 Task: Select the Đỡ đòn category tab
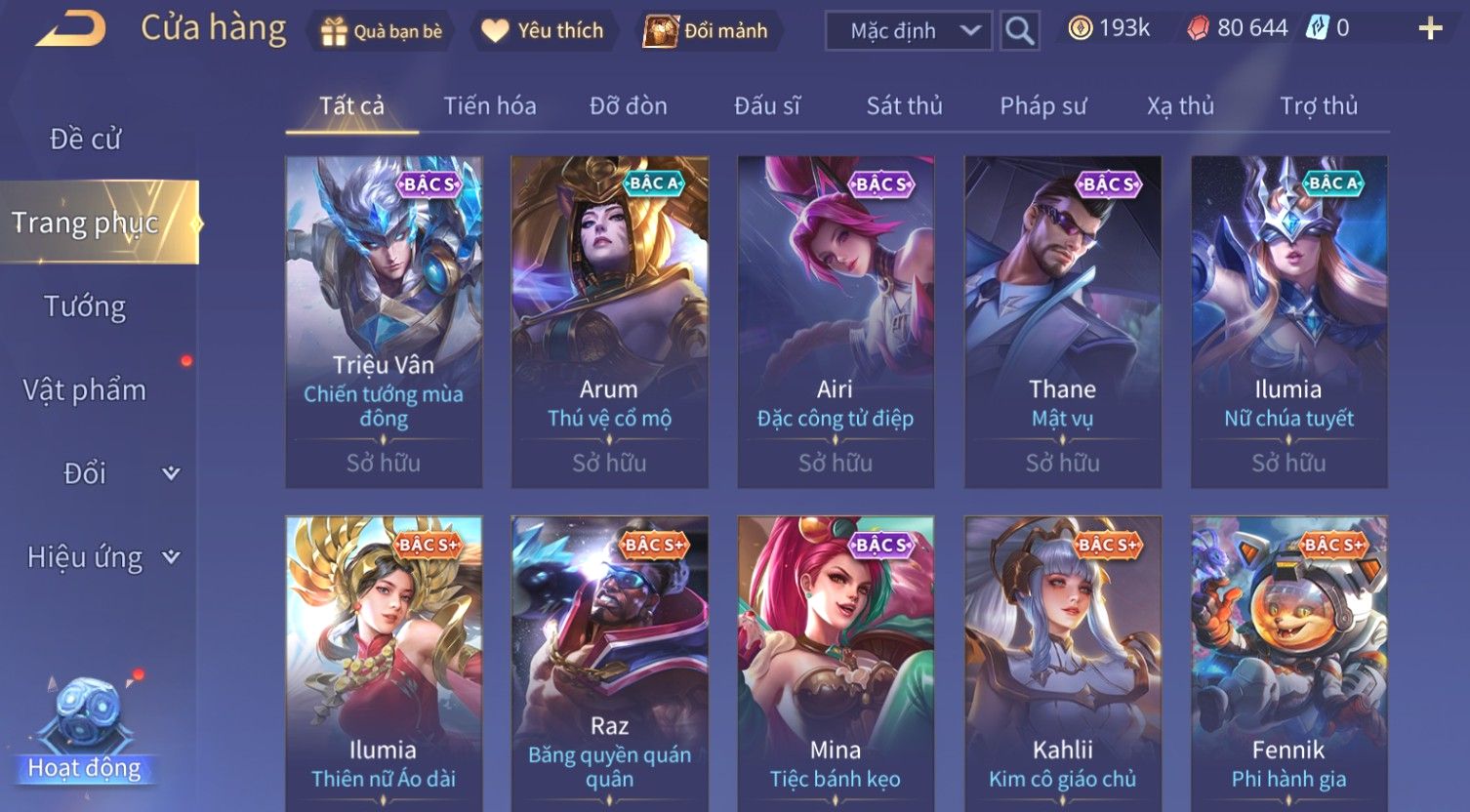tap(628, 105)
